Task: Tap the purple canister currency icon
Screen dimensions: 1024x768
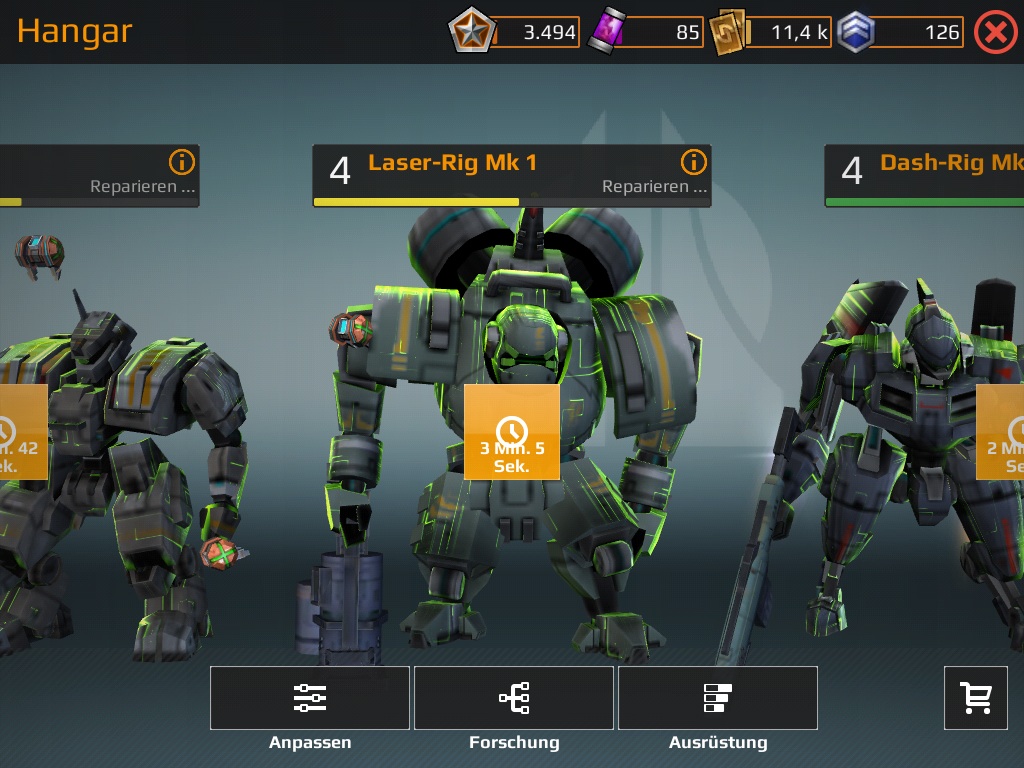Action: 606,32
